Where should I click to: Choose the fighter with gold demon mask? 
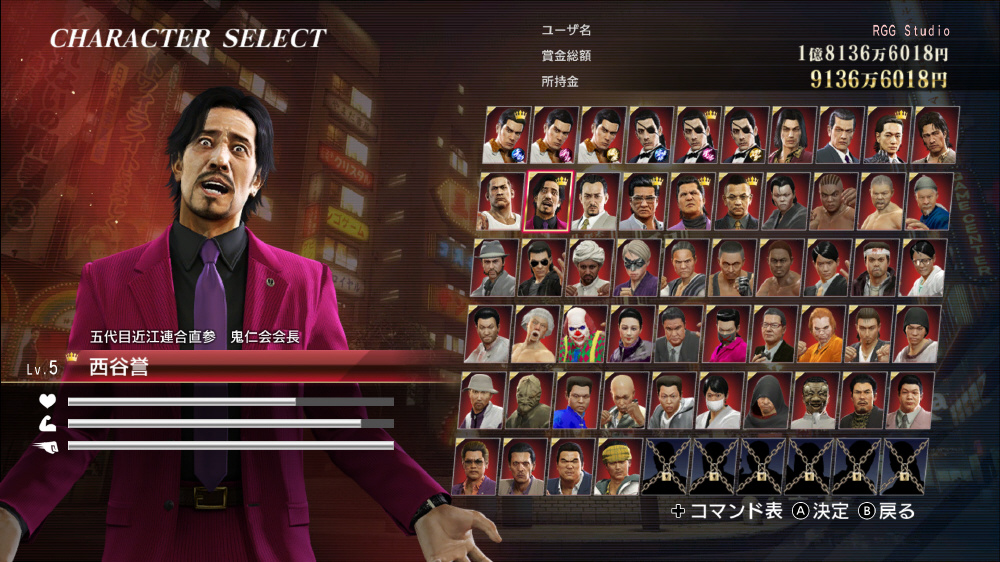815,400
